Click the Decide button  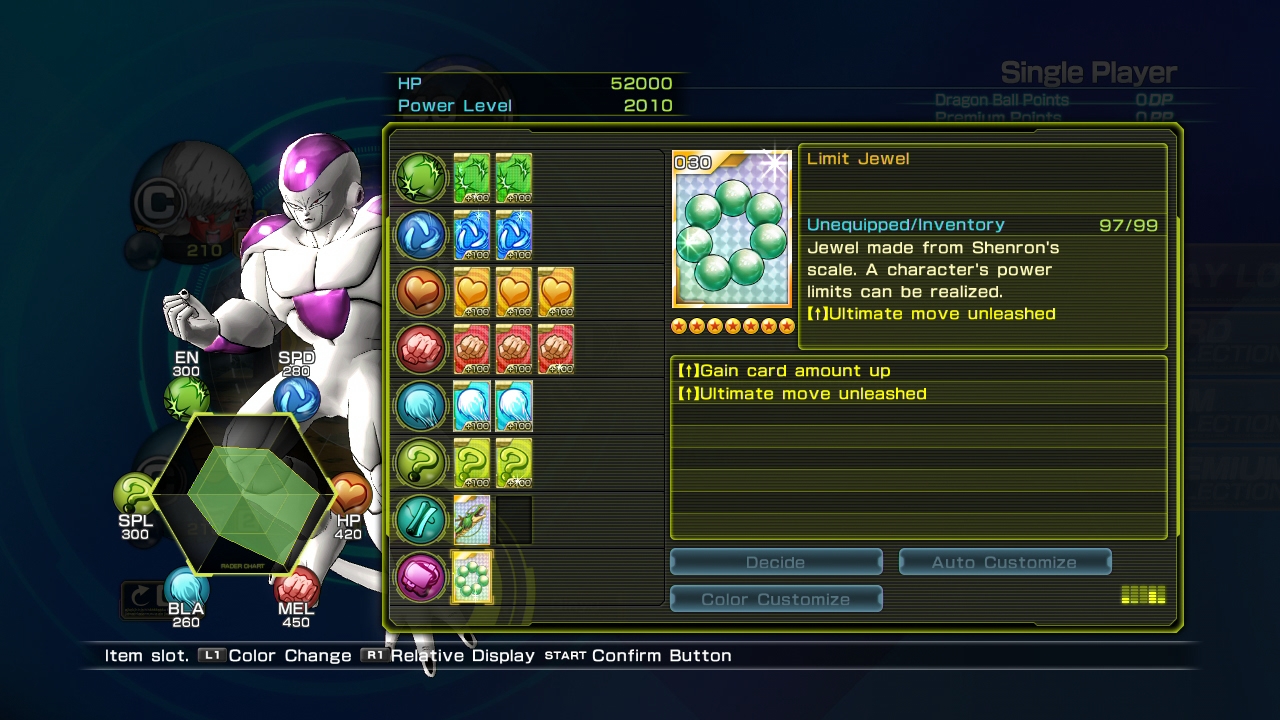point(776,562)
